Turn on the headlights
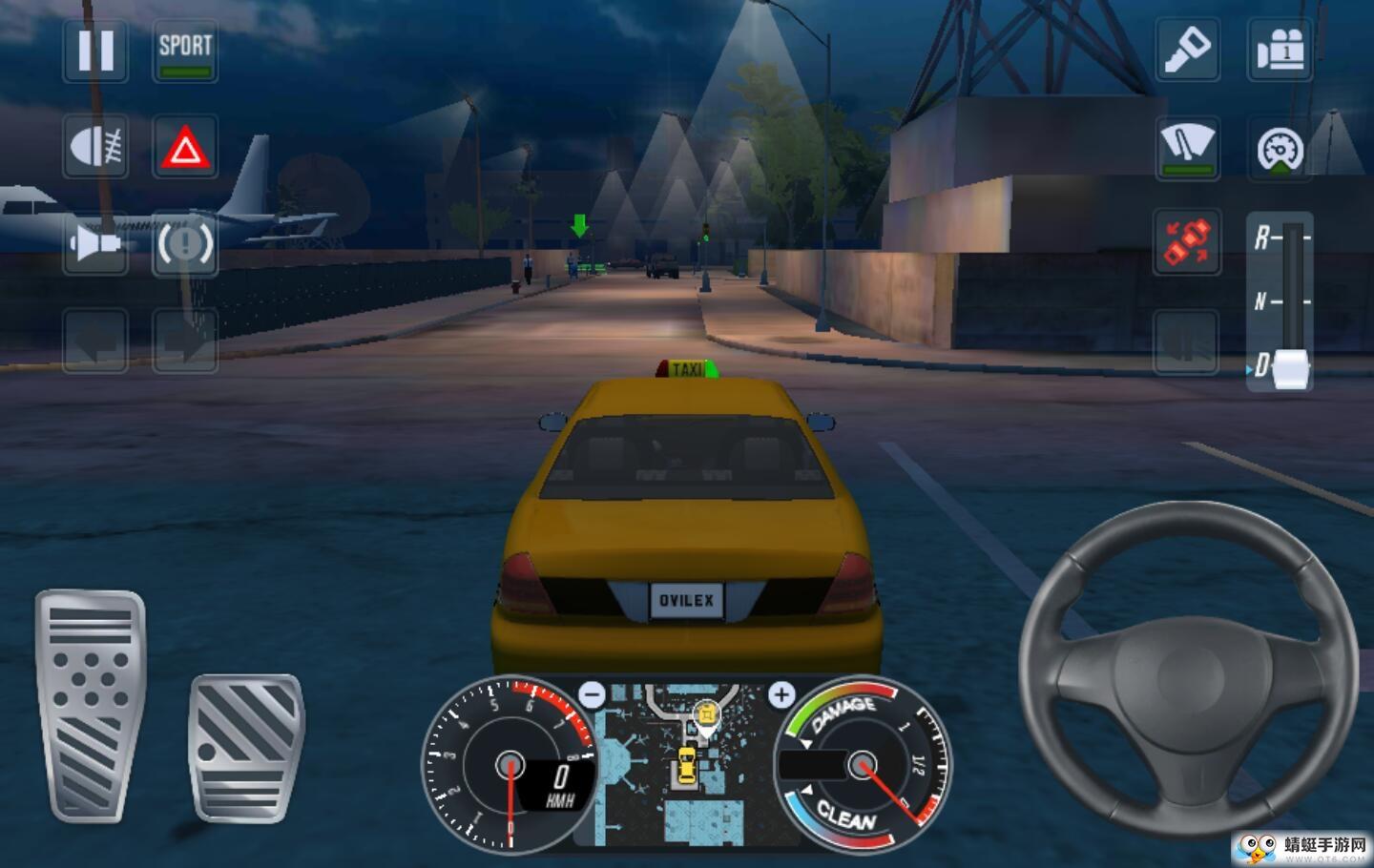The width and height of the screenshot is (1374, 868). (95, 148)
